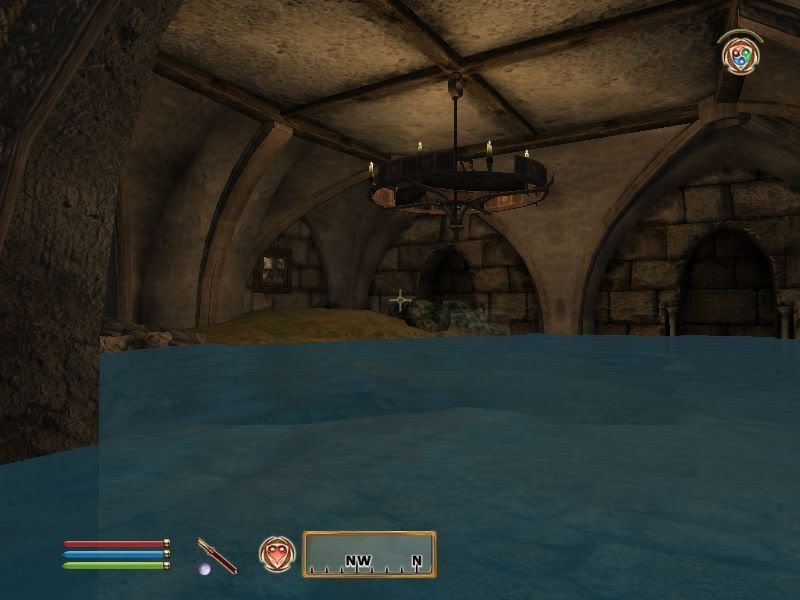Click the tri-colored shield effect icon
The image size is (800, 600).
point(740,54)
